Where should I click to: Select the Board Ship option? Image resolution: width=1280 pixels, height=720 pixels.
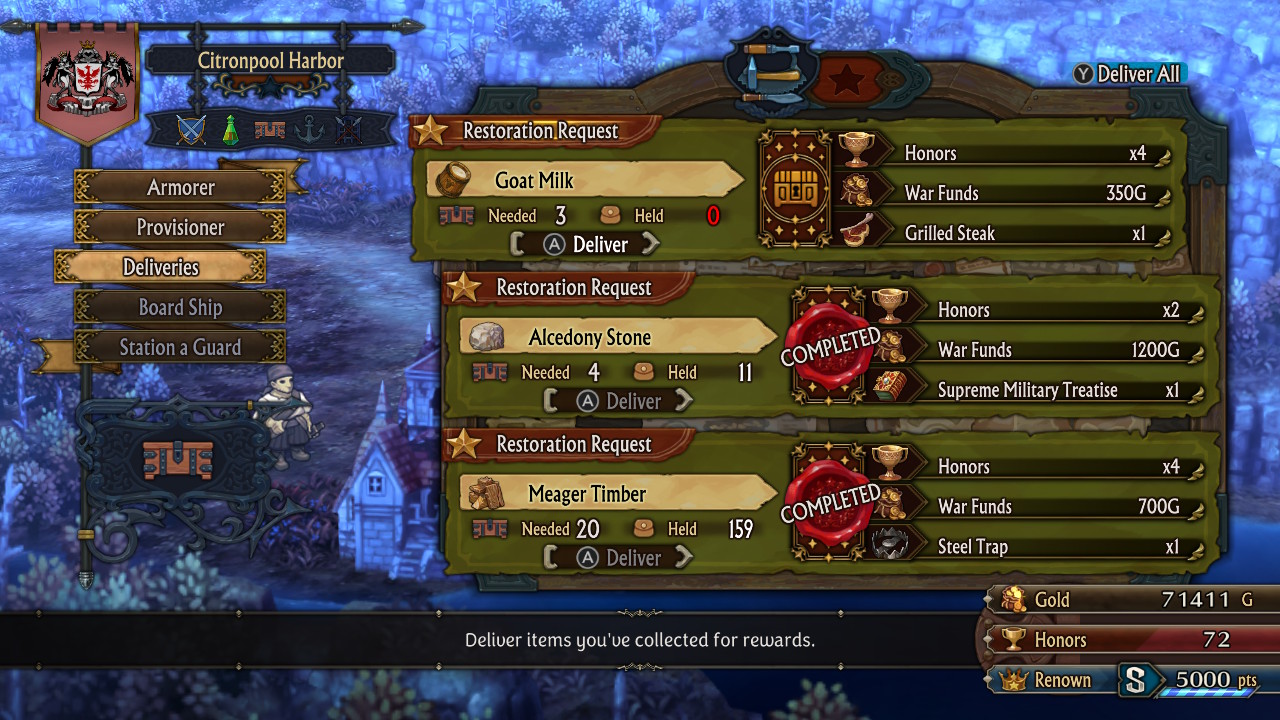(x=180, y=307)
